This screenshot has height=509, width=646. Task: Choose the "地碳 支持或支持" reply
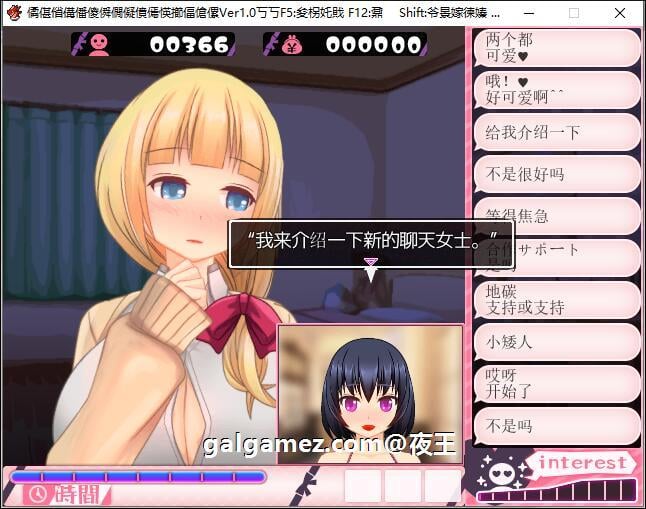[555, 299]
